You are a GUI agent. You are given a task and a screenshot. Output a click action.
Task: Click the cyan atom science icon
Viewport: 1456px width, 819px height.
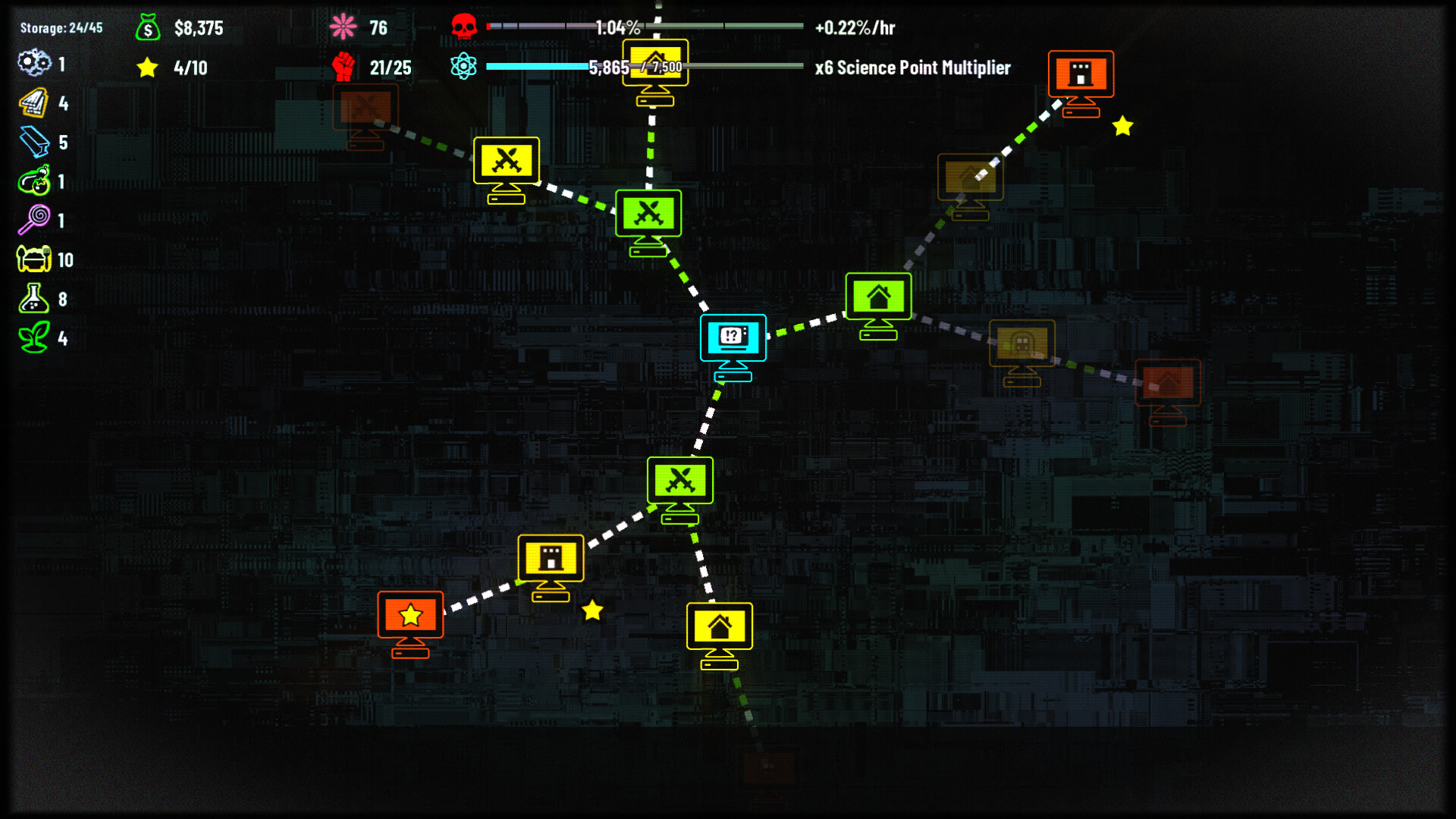(465, 67)
